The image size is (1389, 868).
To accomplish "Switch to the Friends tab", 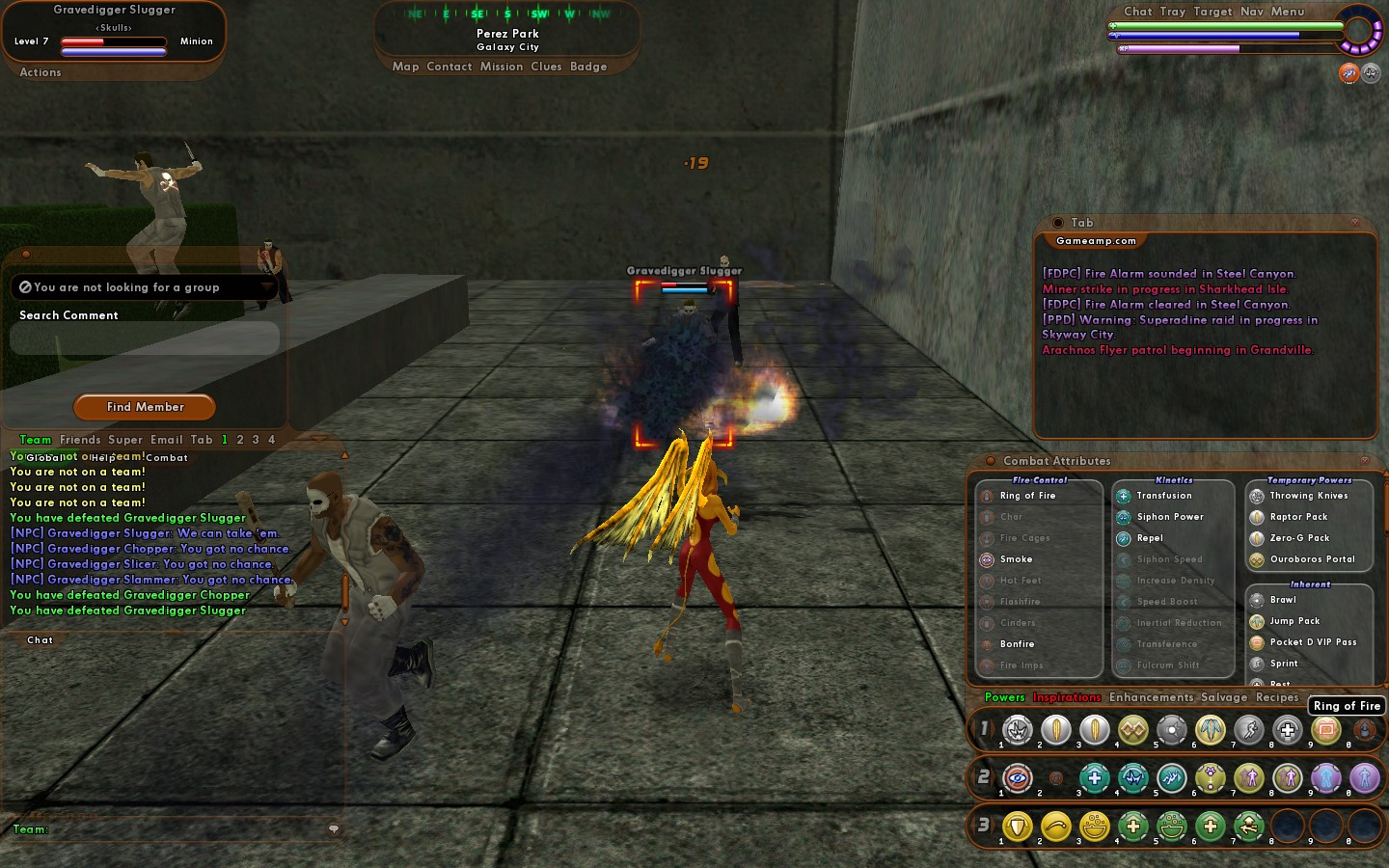I will 80,440.
